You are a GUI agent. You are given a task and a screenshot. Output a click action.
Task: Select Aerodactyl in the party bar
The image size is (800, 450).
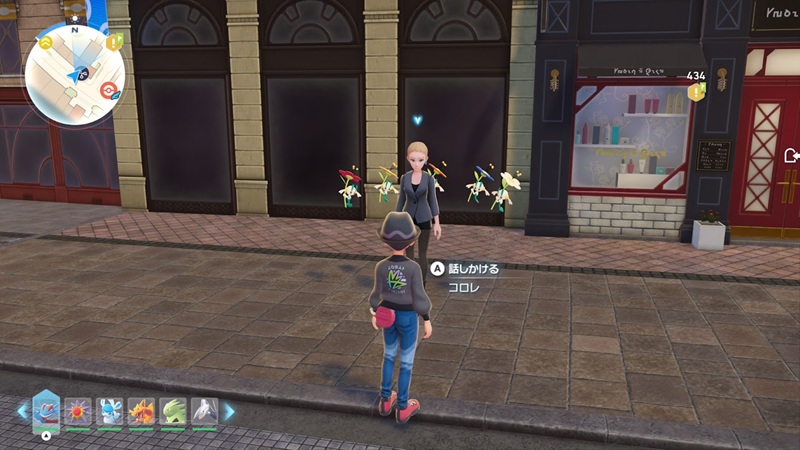(204, 411)
